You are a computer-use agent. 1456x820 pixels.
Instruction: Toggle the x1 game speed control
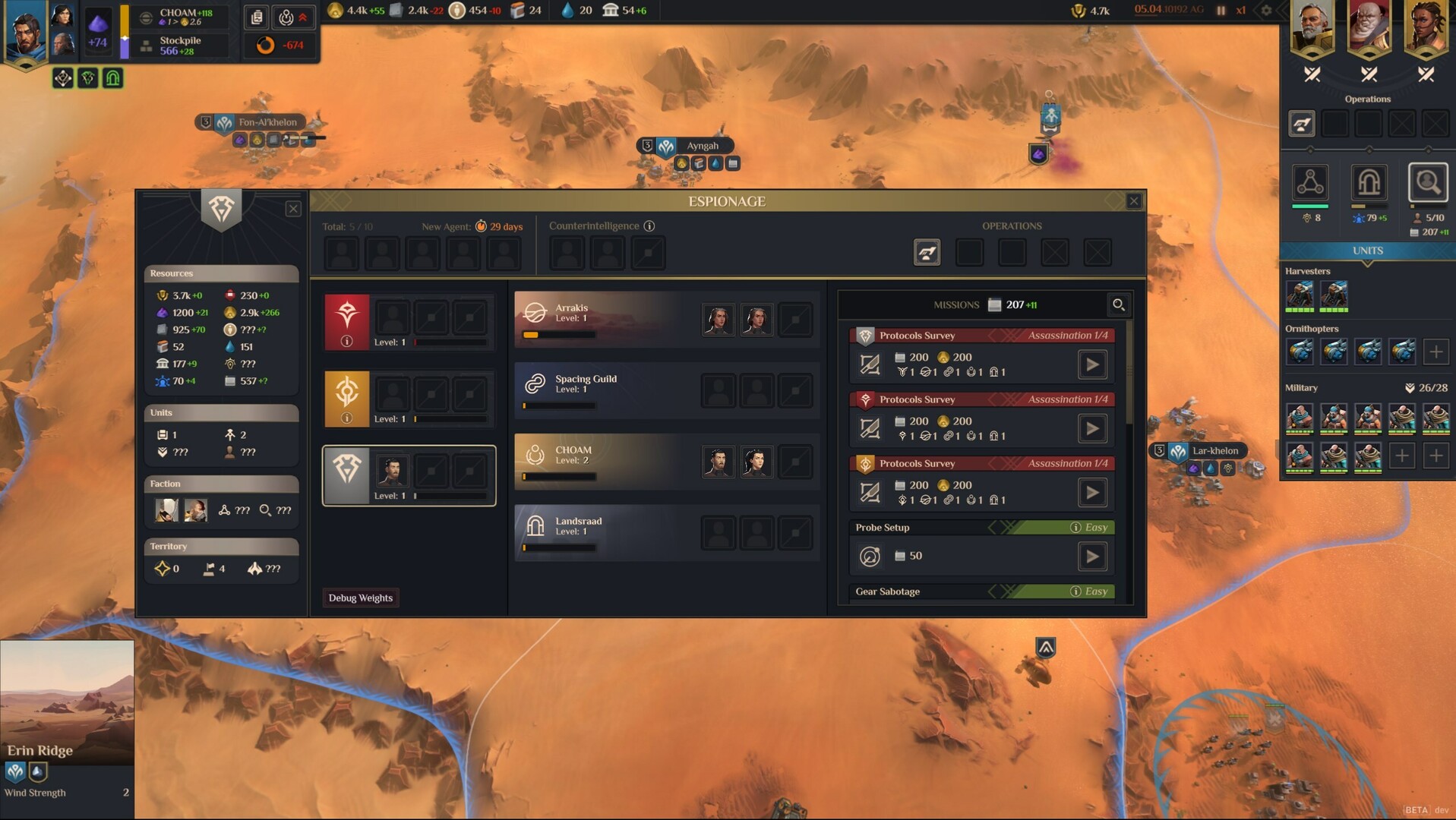pos(1242,11)
